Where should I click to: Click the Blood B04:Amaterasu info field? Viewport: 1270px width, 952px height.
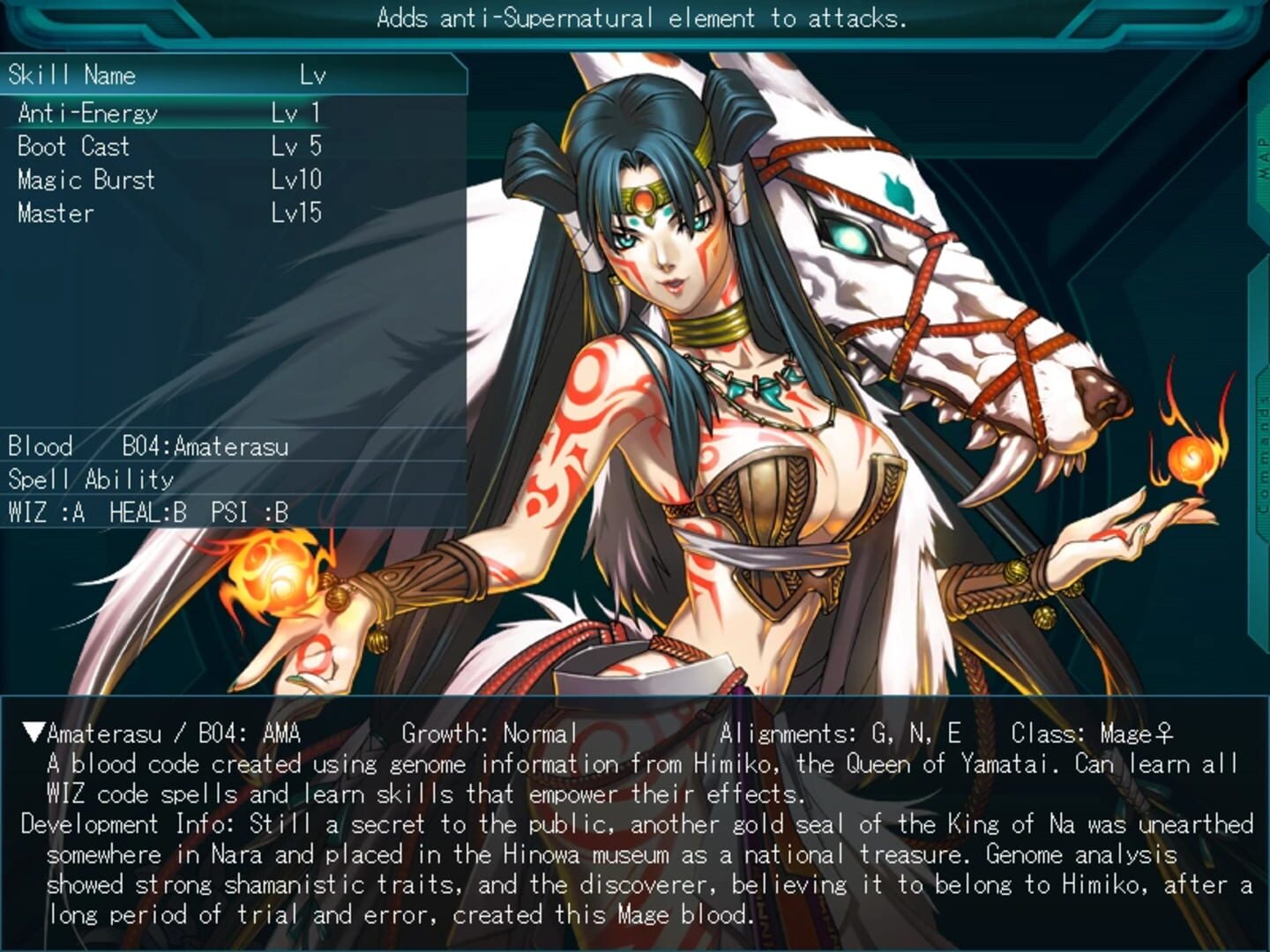150,447
